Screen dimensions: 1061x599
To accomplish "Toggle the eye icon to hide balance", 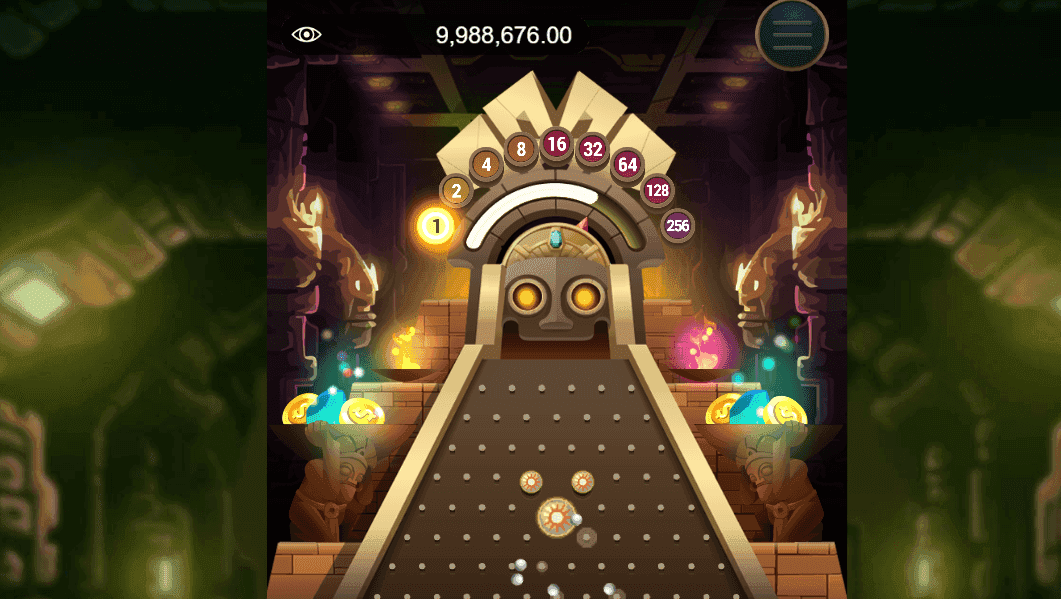I will (306, 35).
